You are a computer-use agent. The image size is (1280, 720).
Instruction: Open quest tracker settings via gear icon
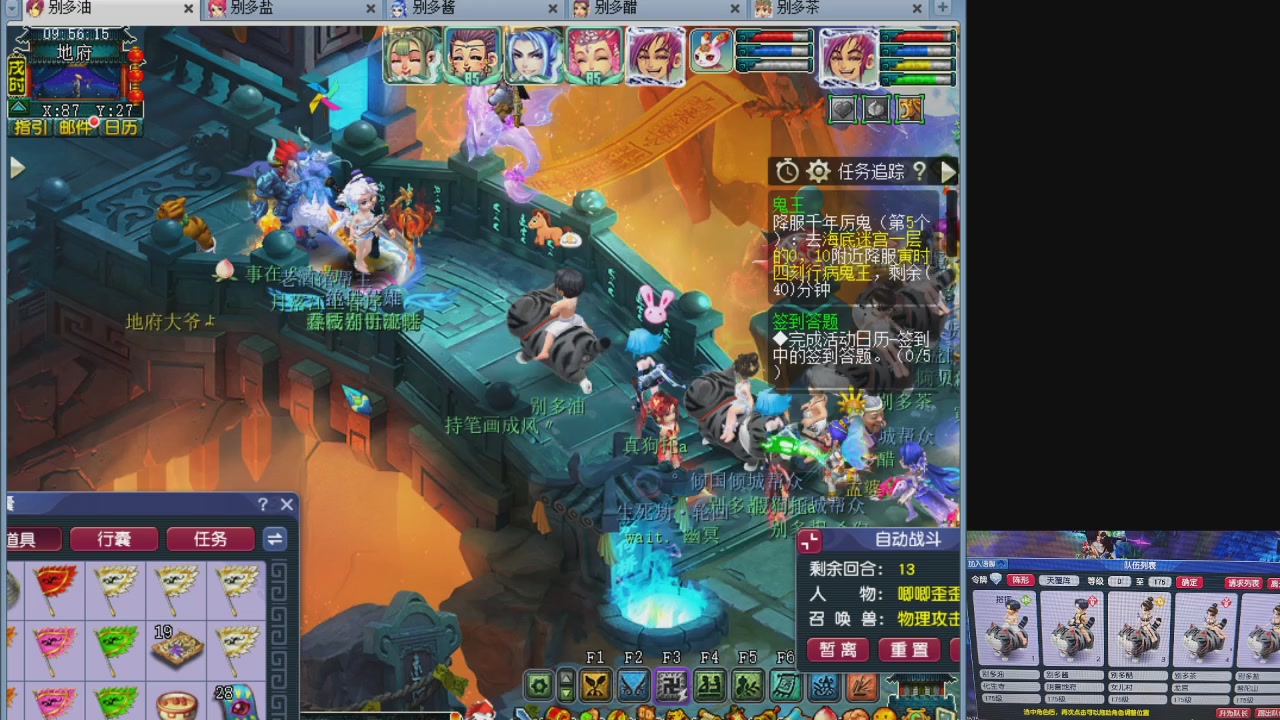819,171
